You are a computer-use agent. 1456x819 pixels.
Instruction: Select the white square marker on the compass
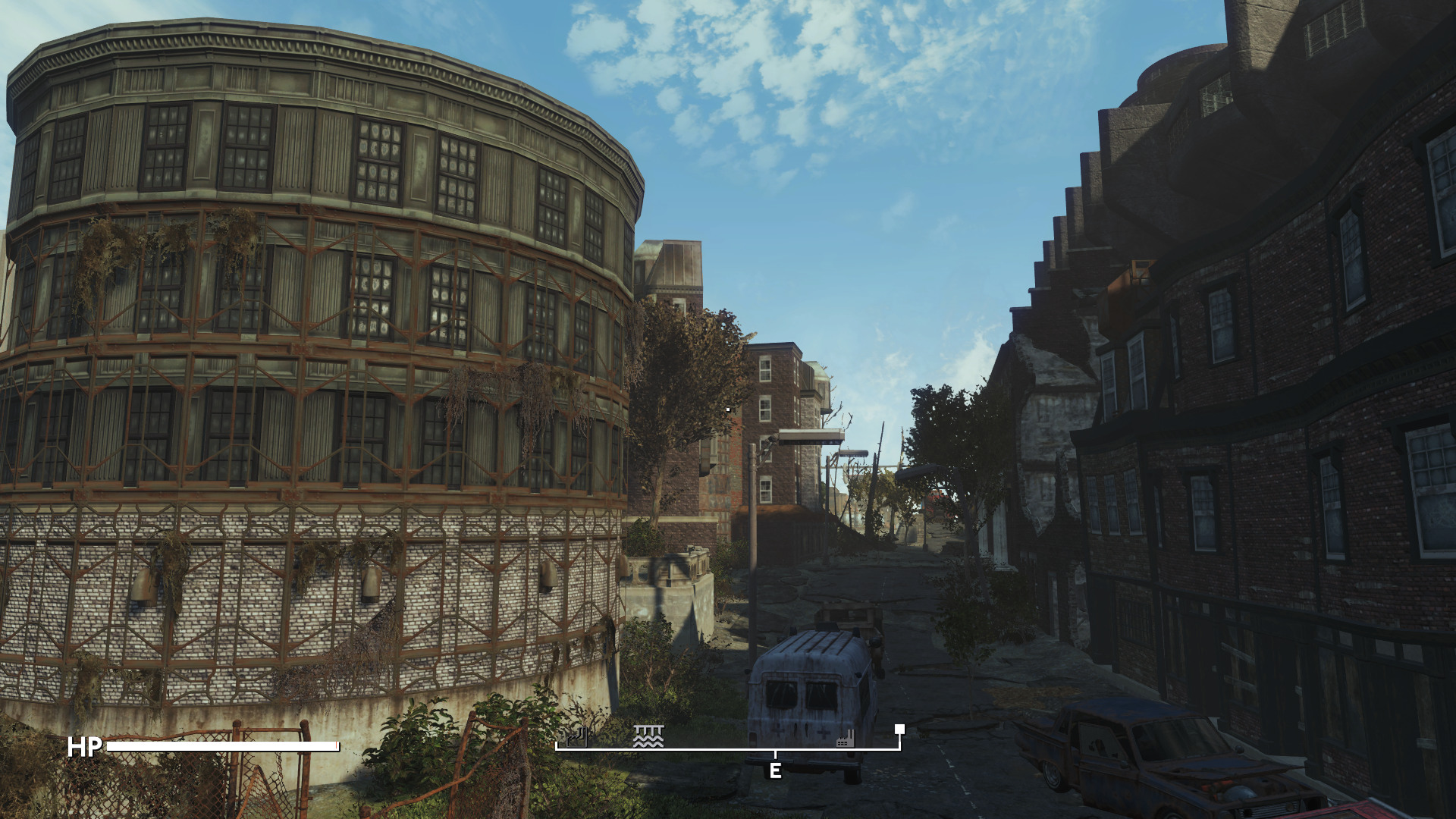pyautogui.click(x=899, y=730)
